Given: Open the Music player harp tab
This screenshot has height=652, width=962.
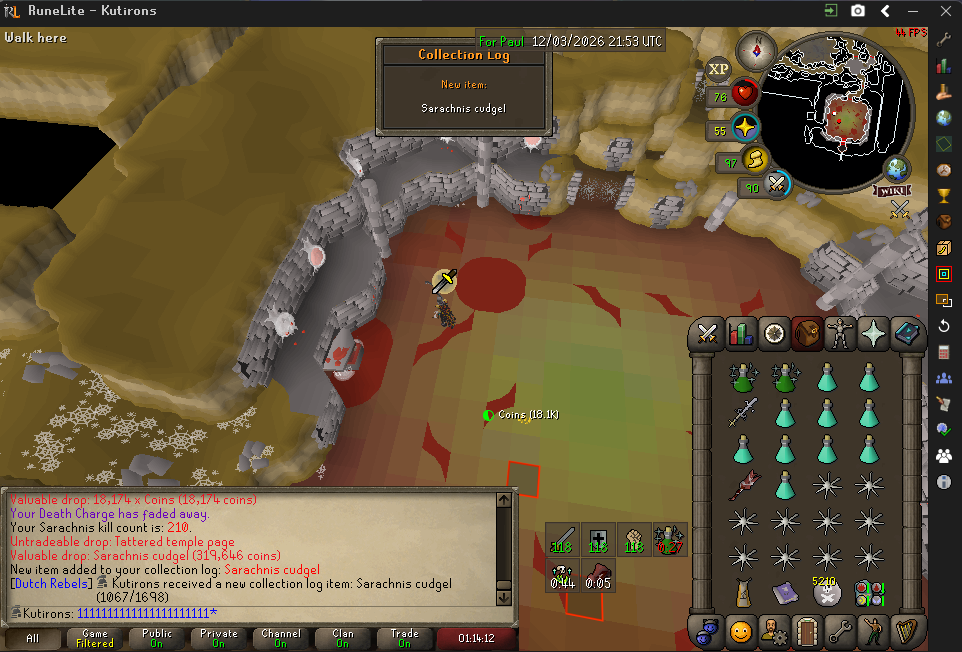Looking at the screenshot, I should [906, 632].
